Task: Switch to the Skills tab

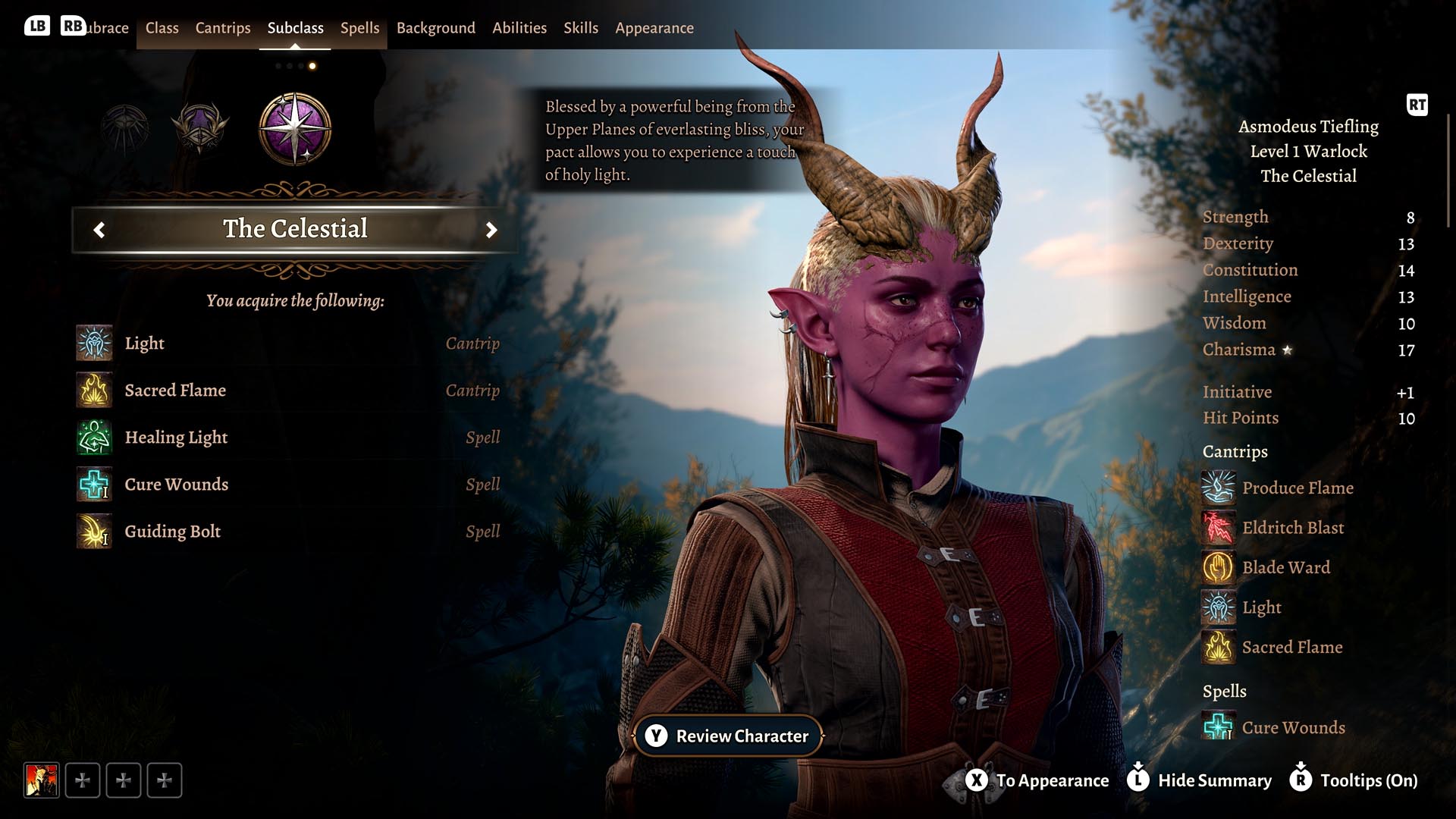Action: pos(580,28)
